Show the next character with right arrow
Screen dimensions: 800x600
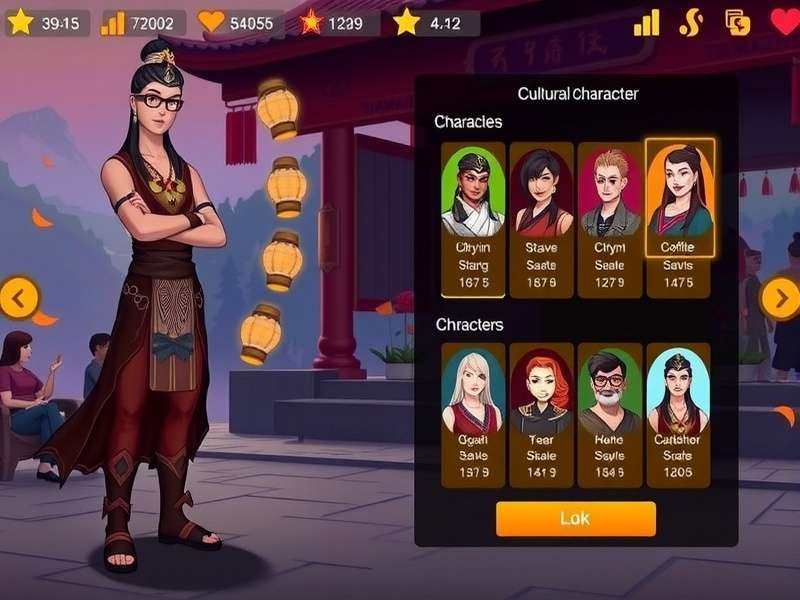click(x=779, y=297)
